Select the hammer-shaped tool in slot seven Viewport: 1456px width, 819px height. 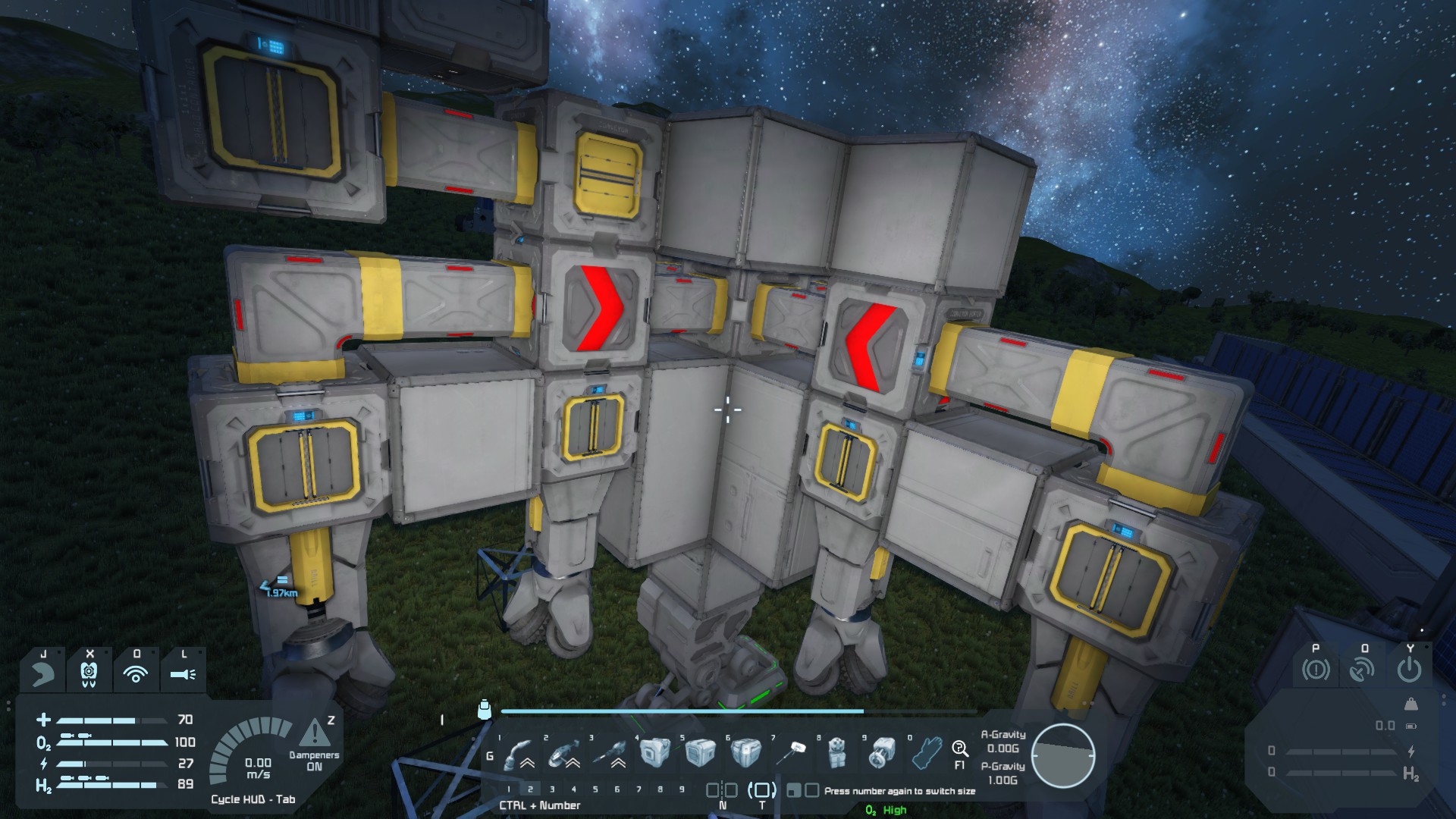[x=792, y=752]
